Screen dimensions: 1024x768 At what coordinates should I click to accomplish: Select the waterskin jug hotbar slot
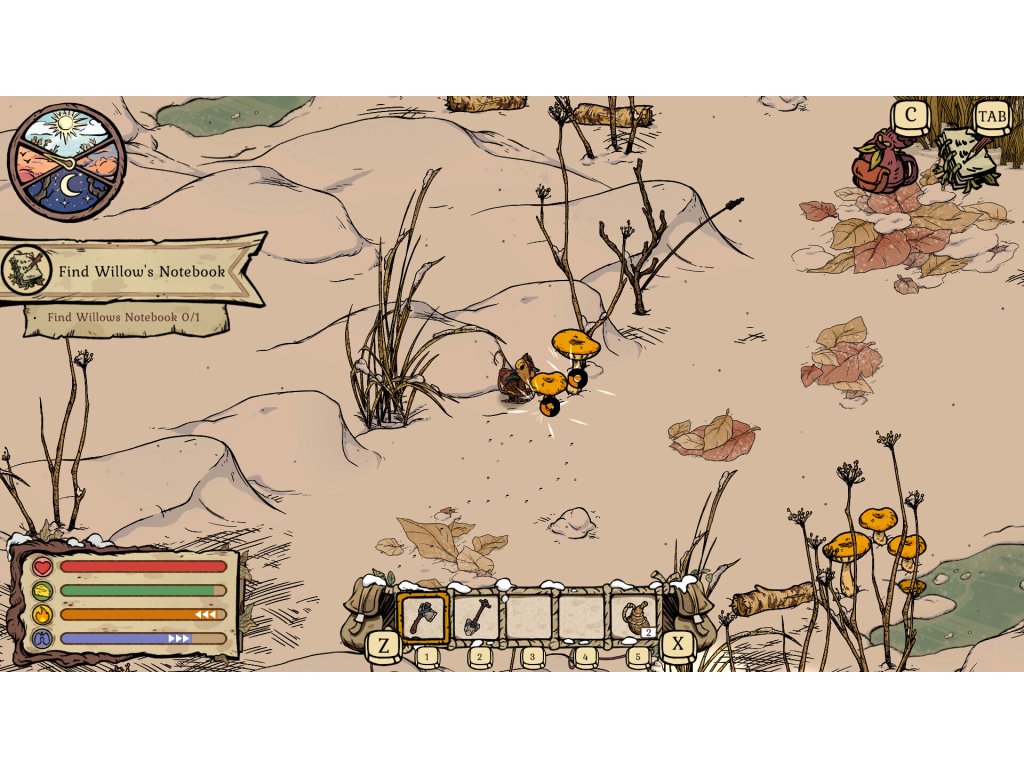pyautogui.click(x=634, y=615)
